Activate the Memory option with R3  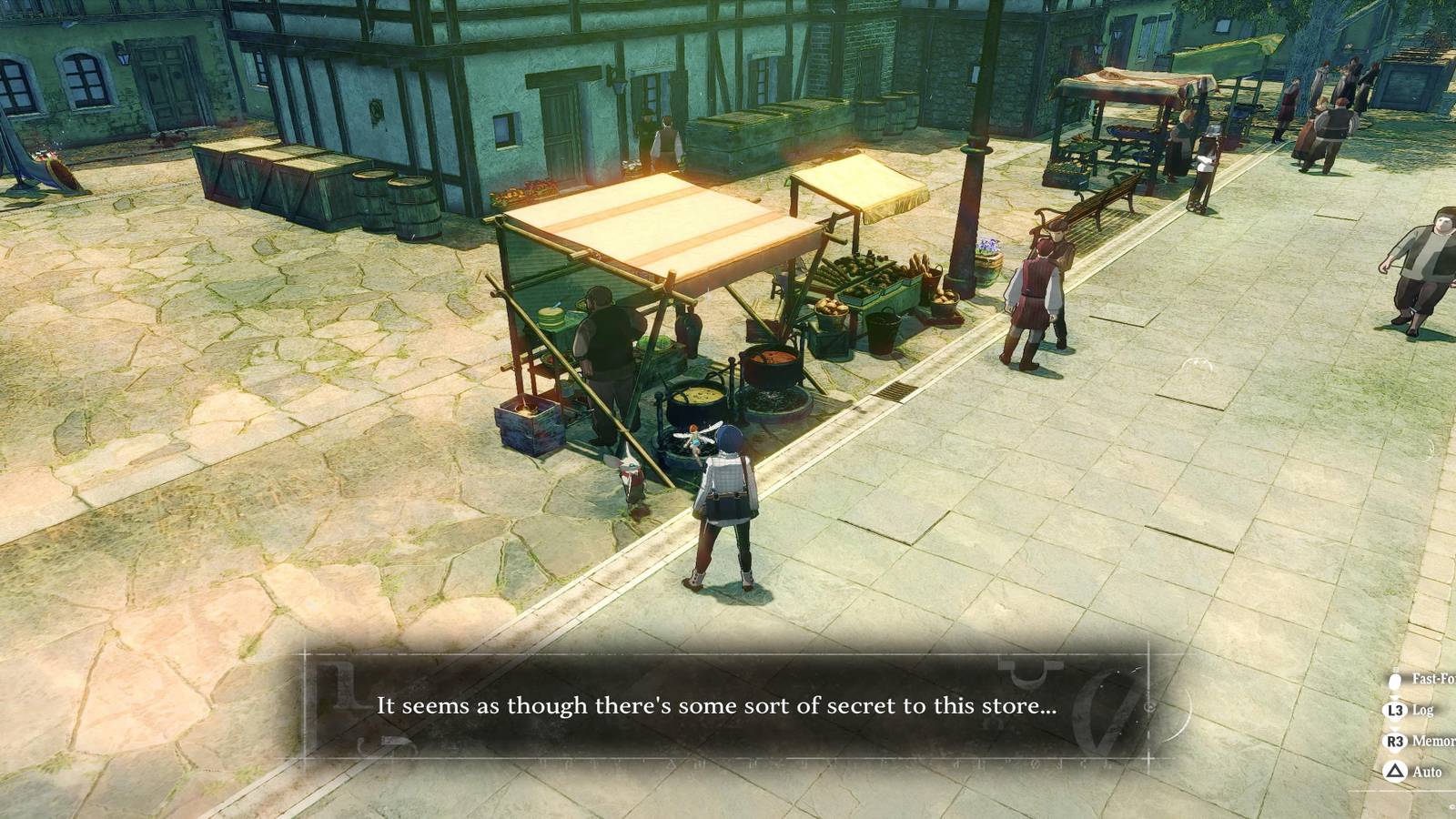click(x=1395, y=740)
